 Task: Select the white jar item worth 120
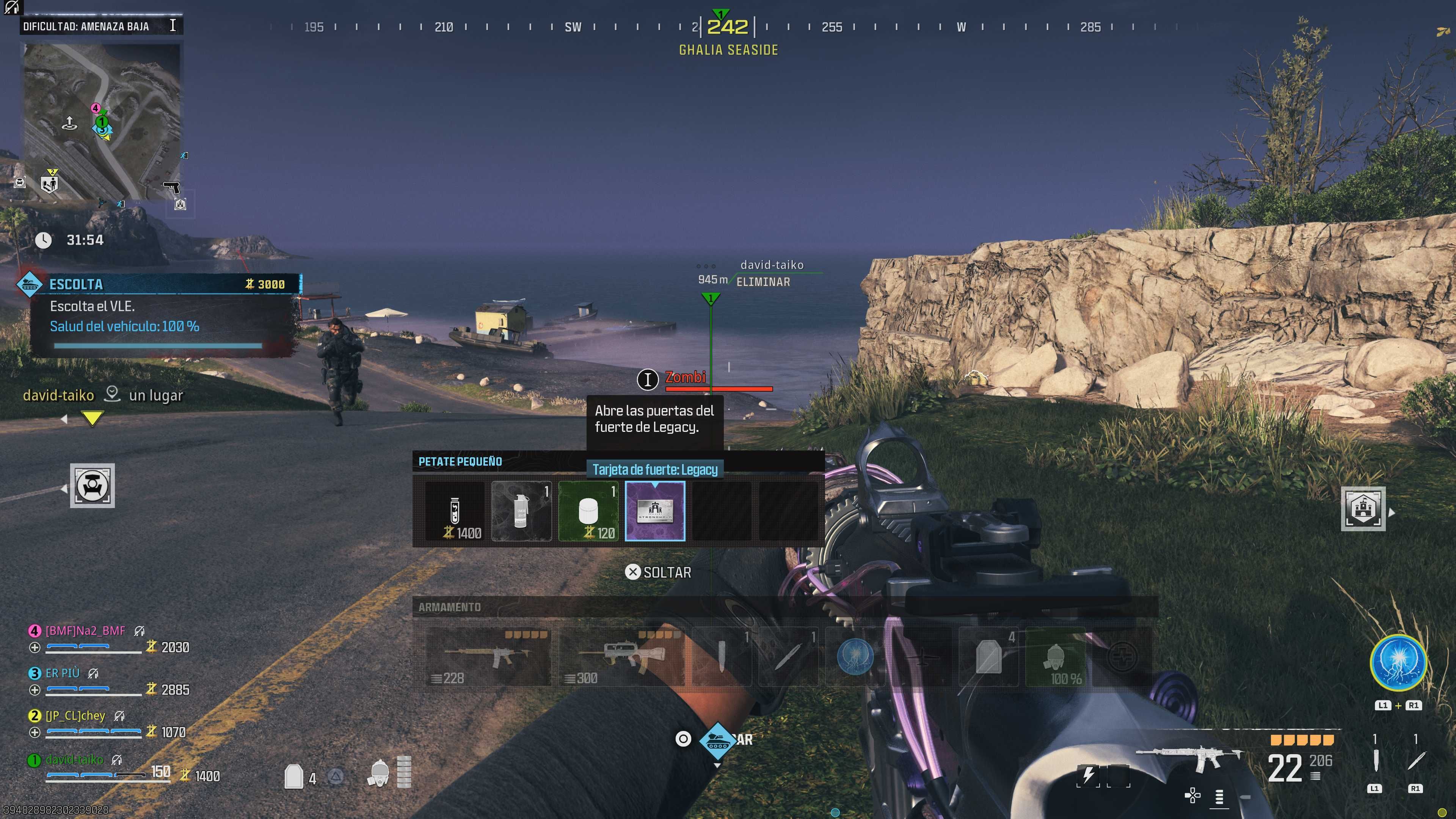(x=588, y=511)
